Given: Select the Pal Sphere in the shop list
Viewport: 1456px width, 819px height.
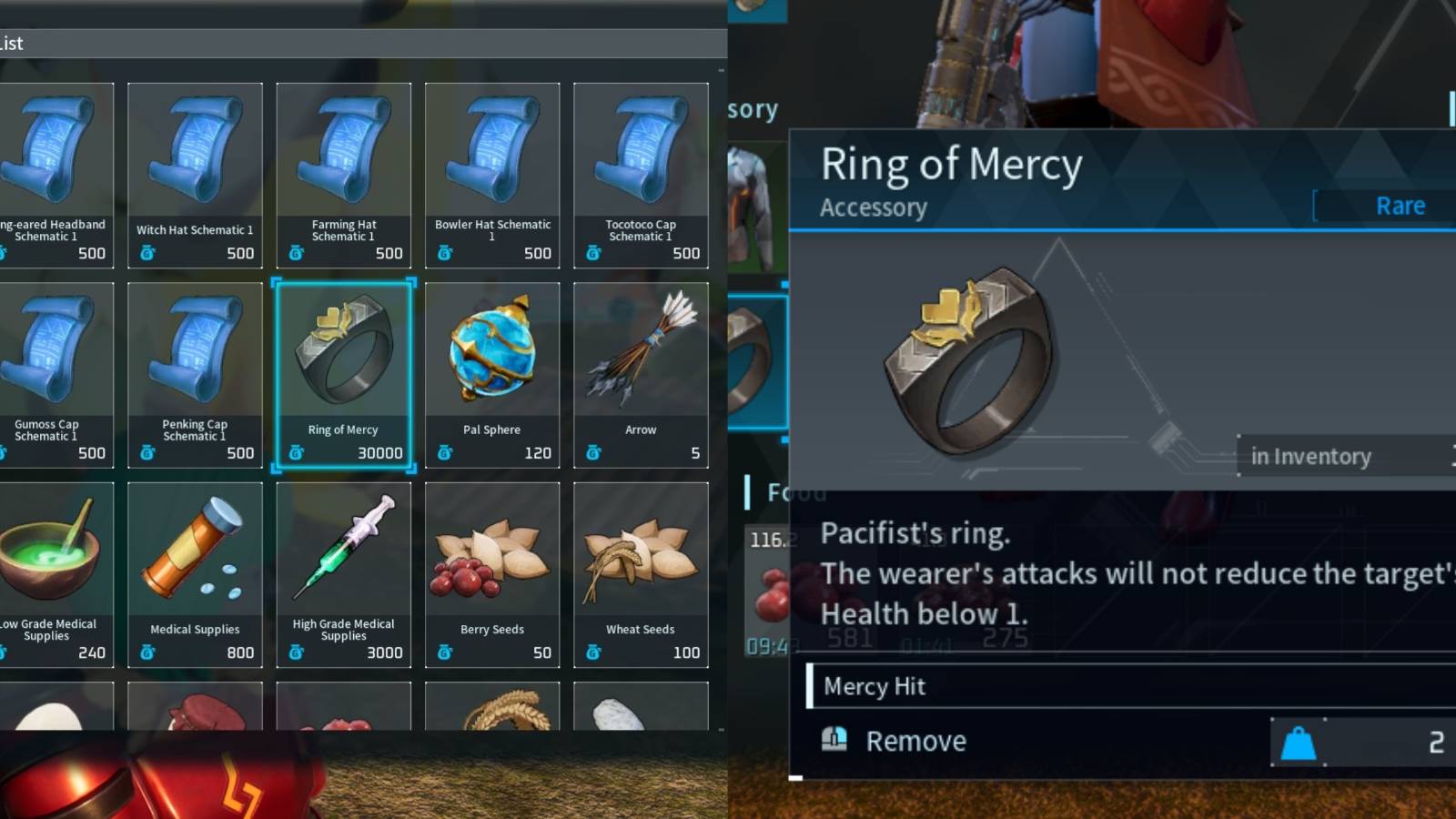Looking at the screenshot, I should click(x=491, y=373).
